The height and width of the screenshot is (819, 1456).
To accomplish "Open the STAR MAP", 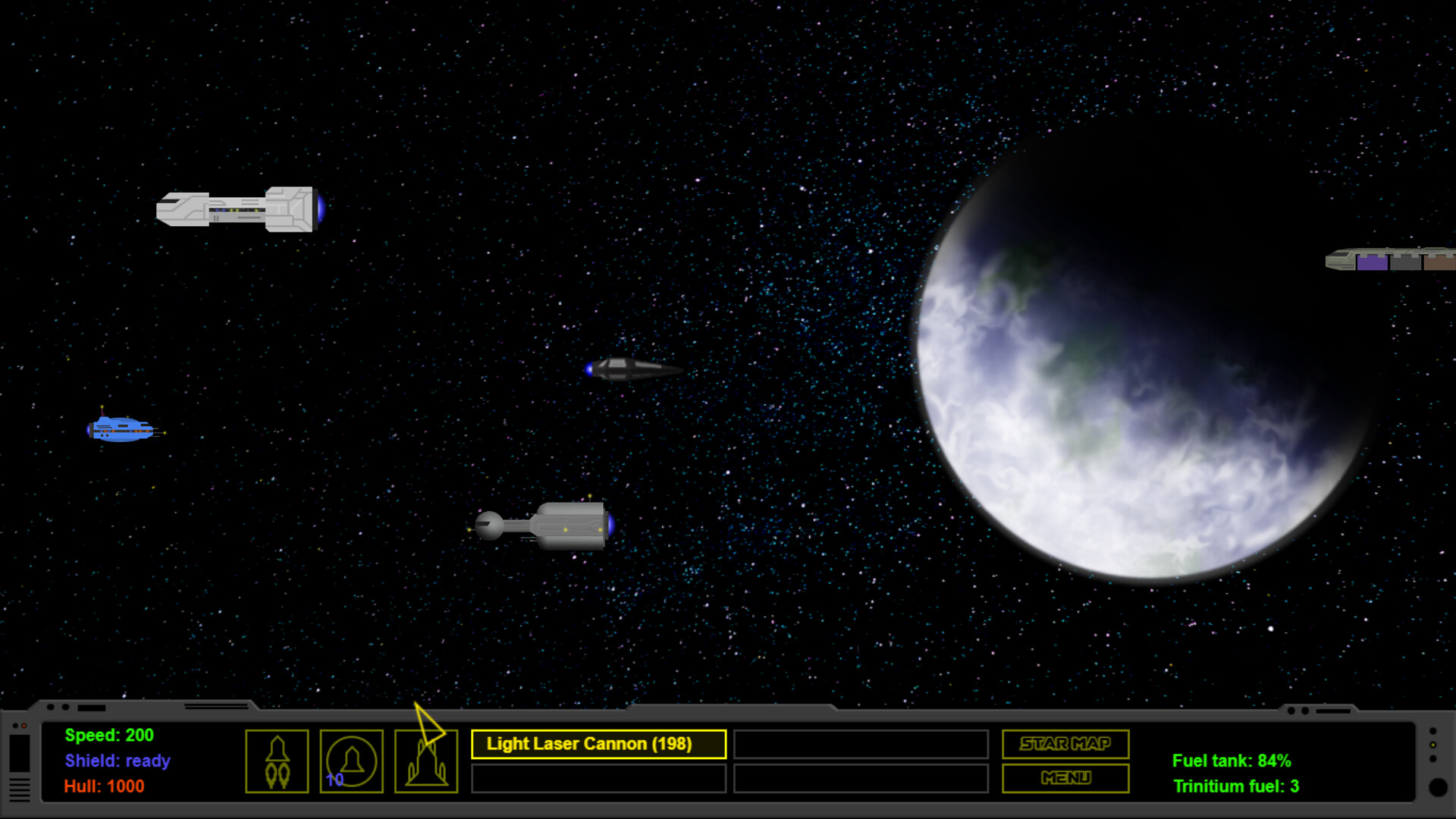I will click(1065, 744).
